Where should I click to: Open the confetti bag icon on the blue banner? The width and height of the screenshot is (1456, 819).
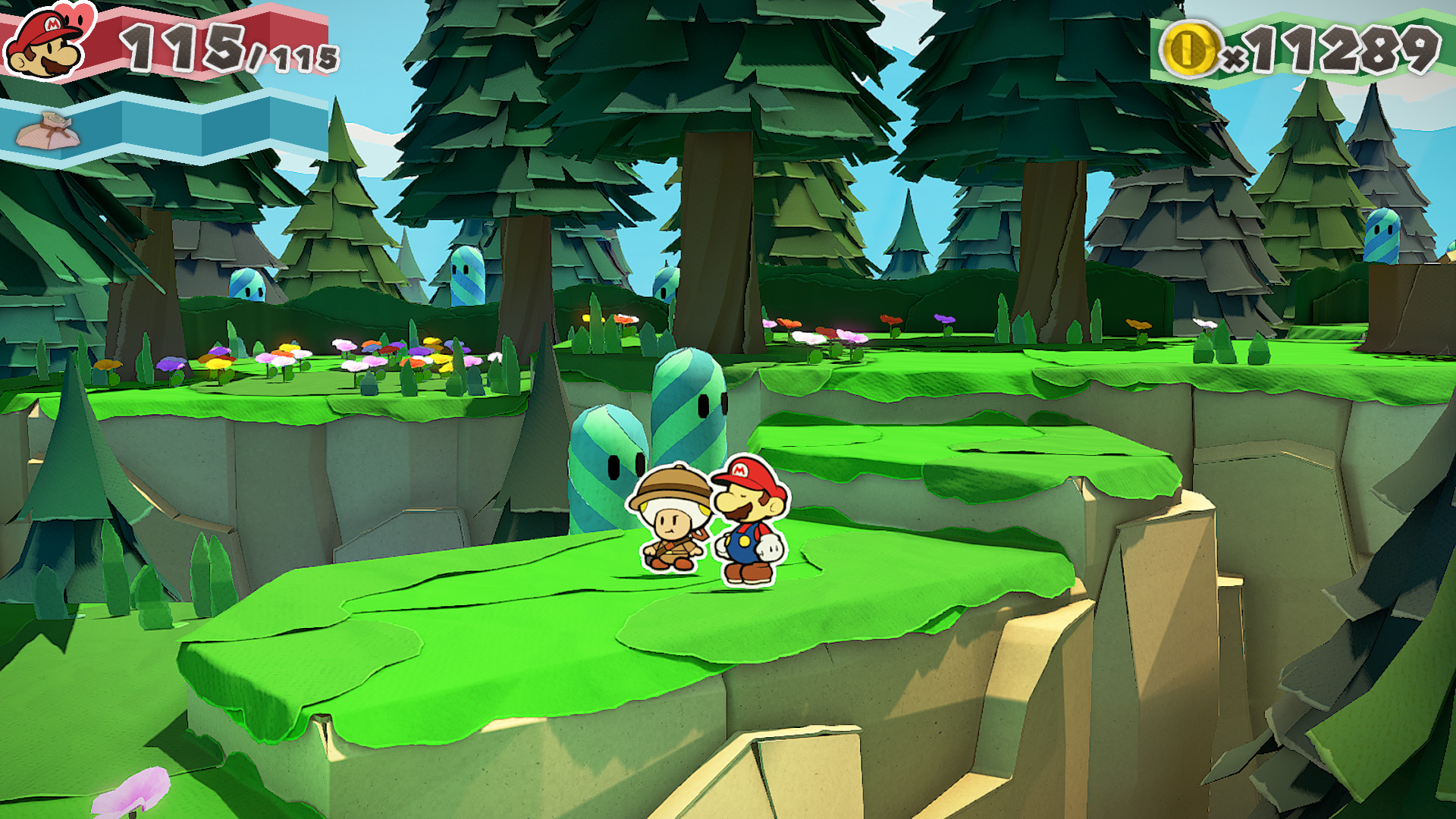pyautogui.click(x=47, y=130)
